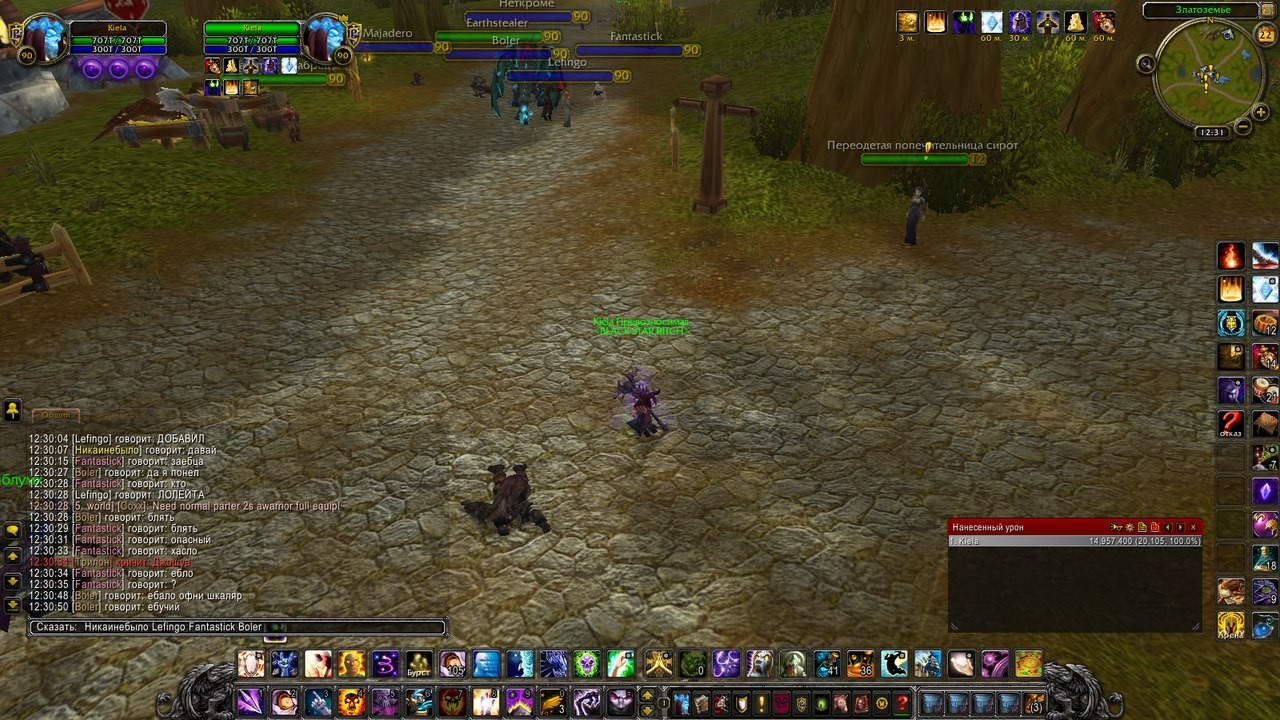Select the Kiela player portrait frame
Viewport: 1280px width, 720px height.
(44, 39)
